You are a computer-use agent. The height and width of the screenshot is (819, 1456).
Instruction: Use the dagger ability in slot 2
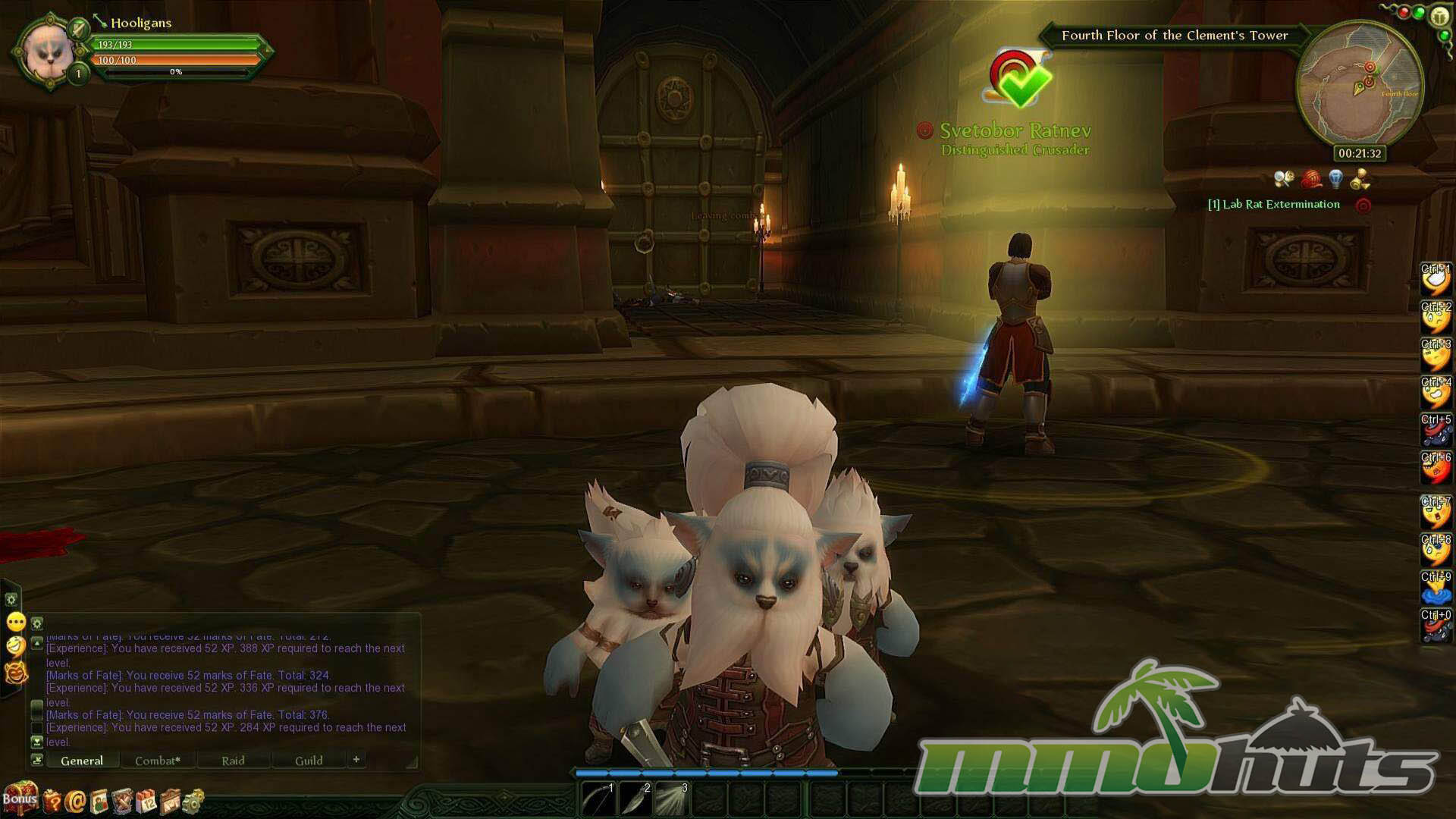click(635, 799)
